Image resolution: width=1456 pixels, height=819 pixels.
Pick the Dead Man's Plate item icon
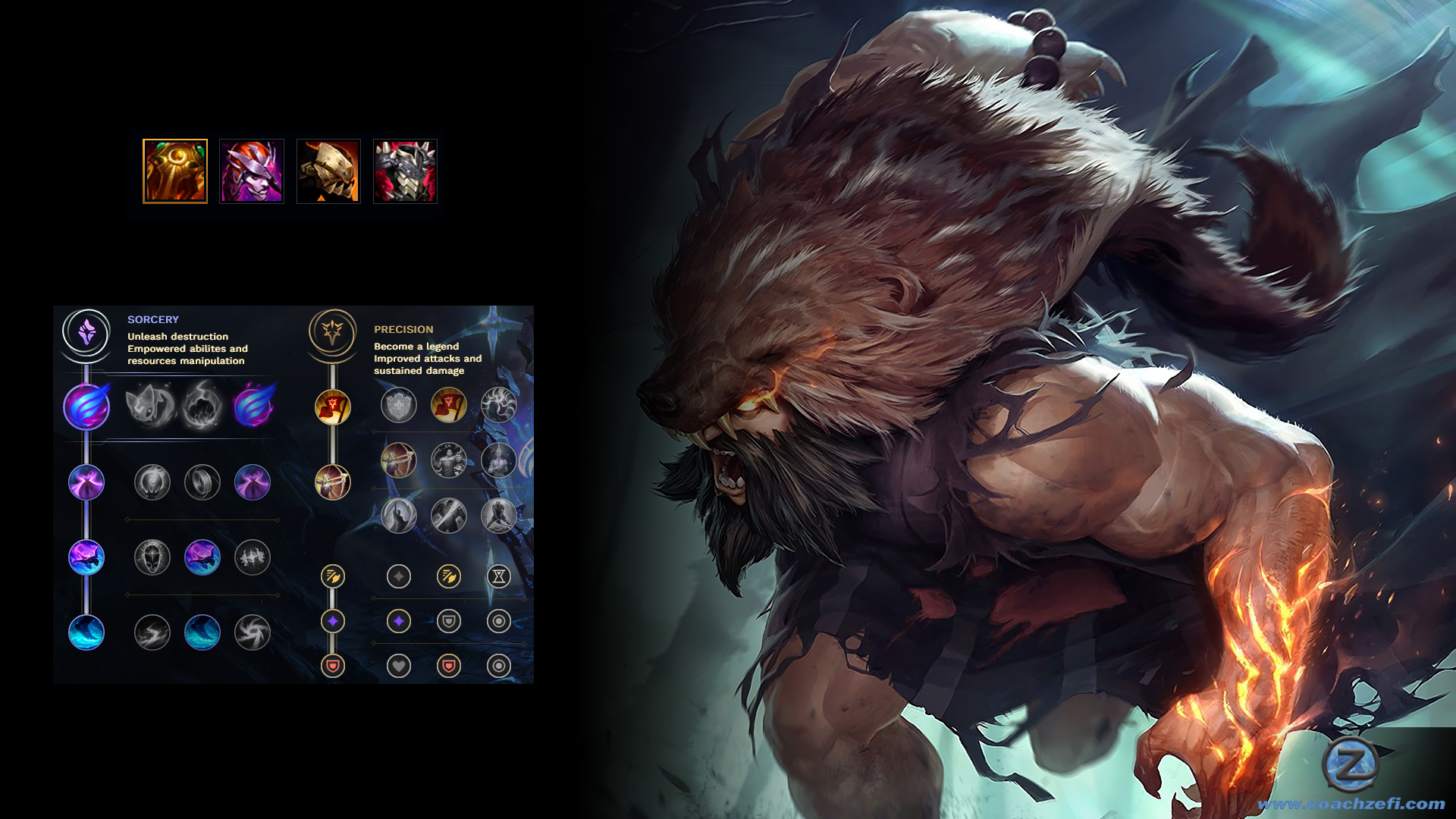328,171
